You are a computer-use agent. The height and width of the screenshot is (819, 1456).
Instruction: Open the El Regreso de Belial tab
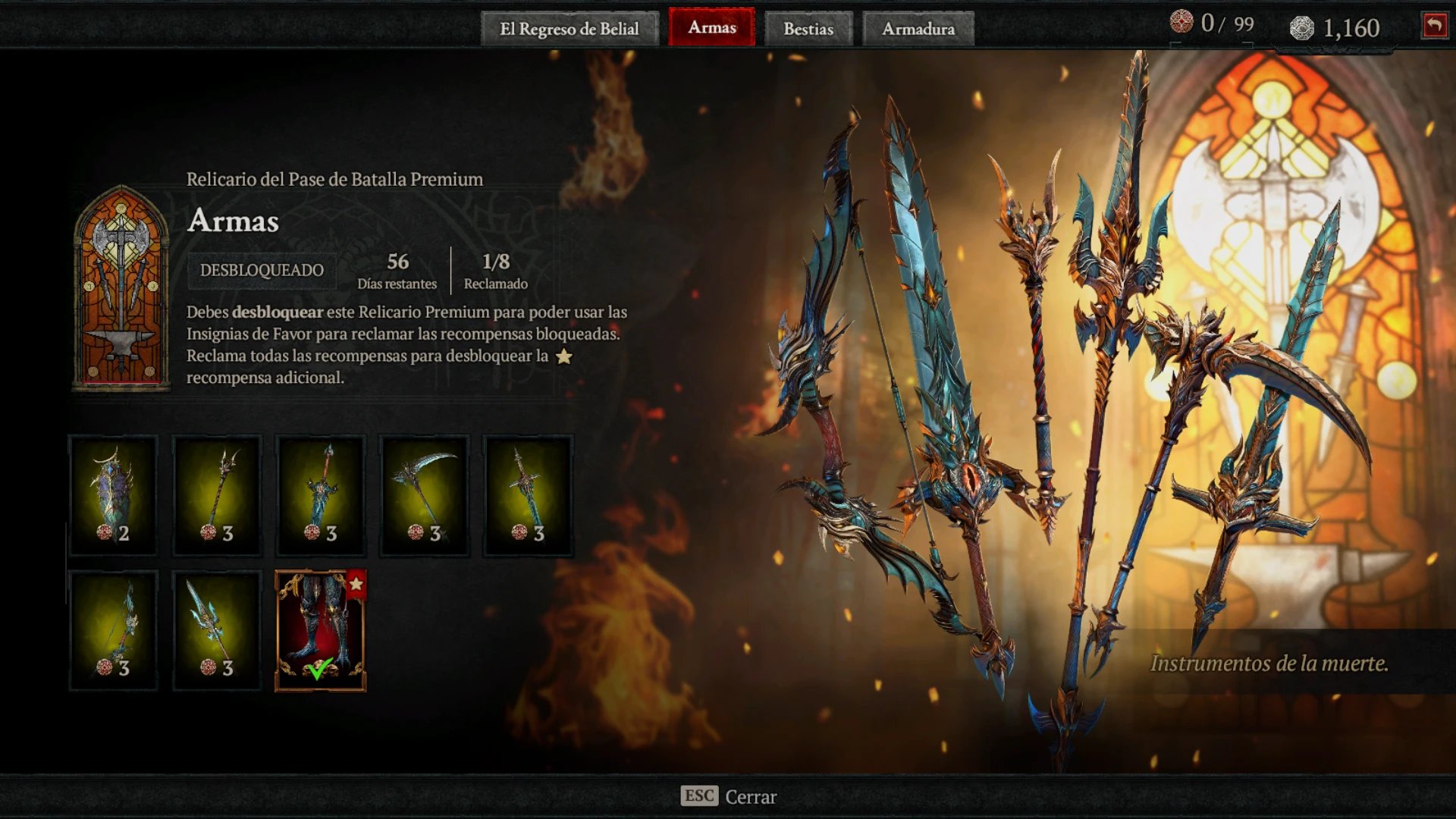coord(569,29)
